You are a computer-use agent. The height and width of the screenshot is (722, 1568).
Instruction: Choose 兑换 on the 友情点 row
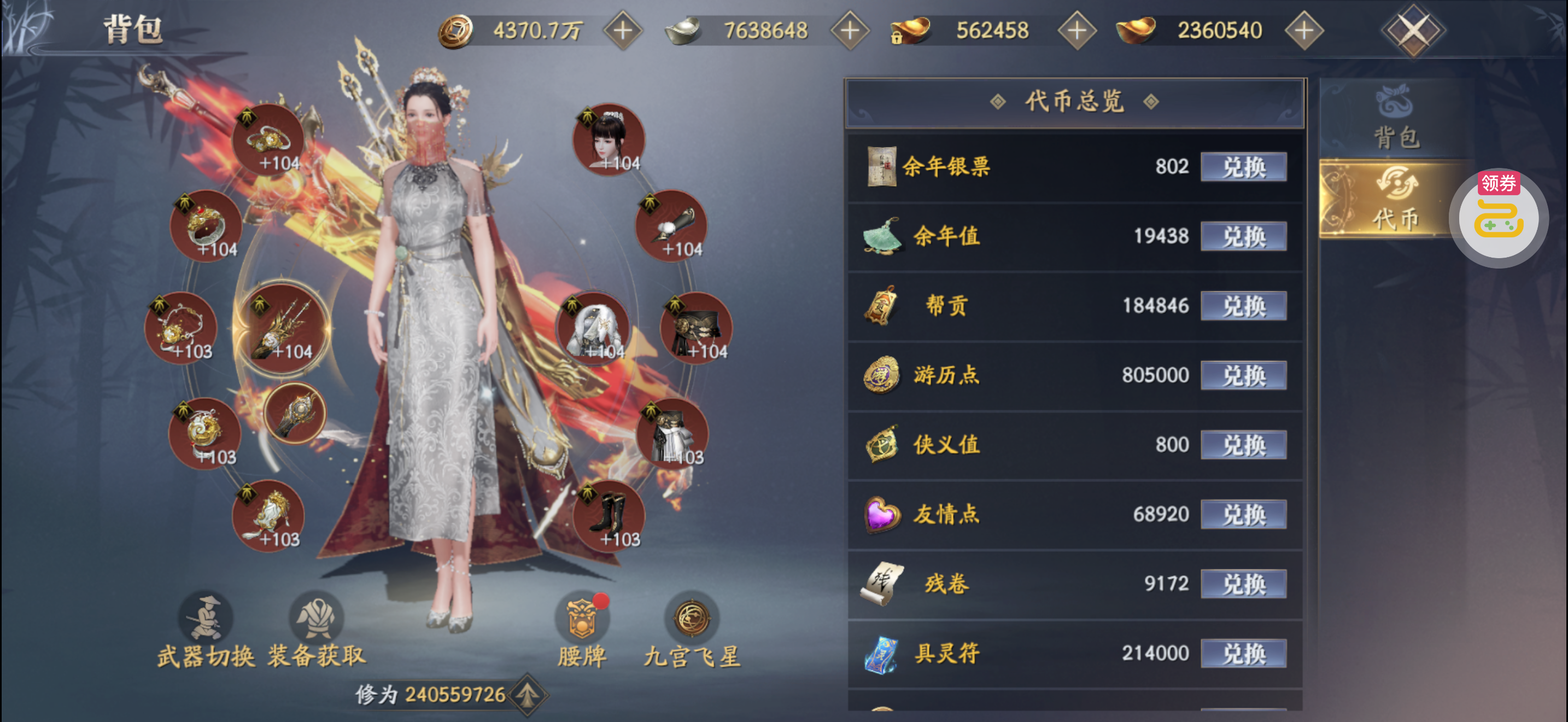point(1243,514)
